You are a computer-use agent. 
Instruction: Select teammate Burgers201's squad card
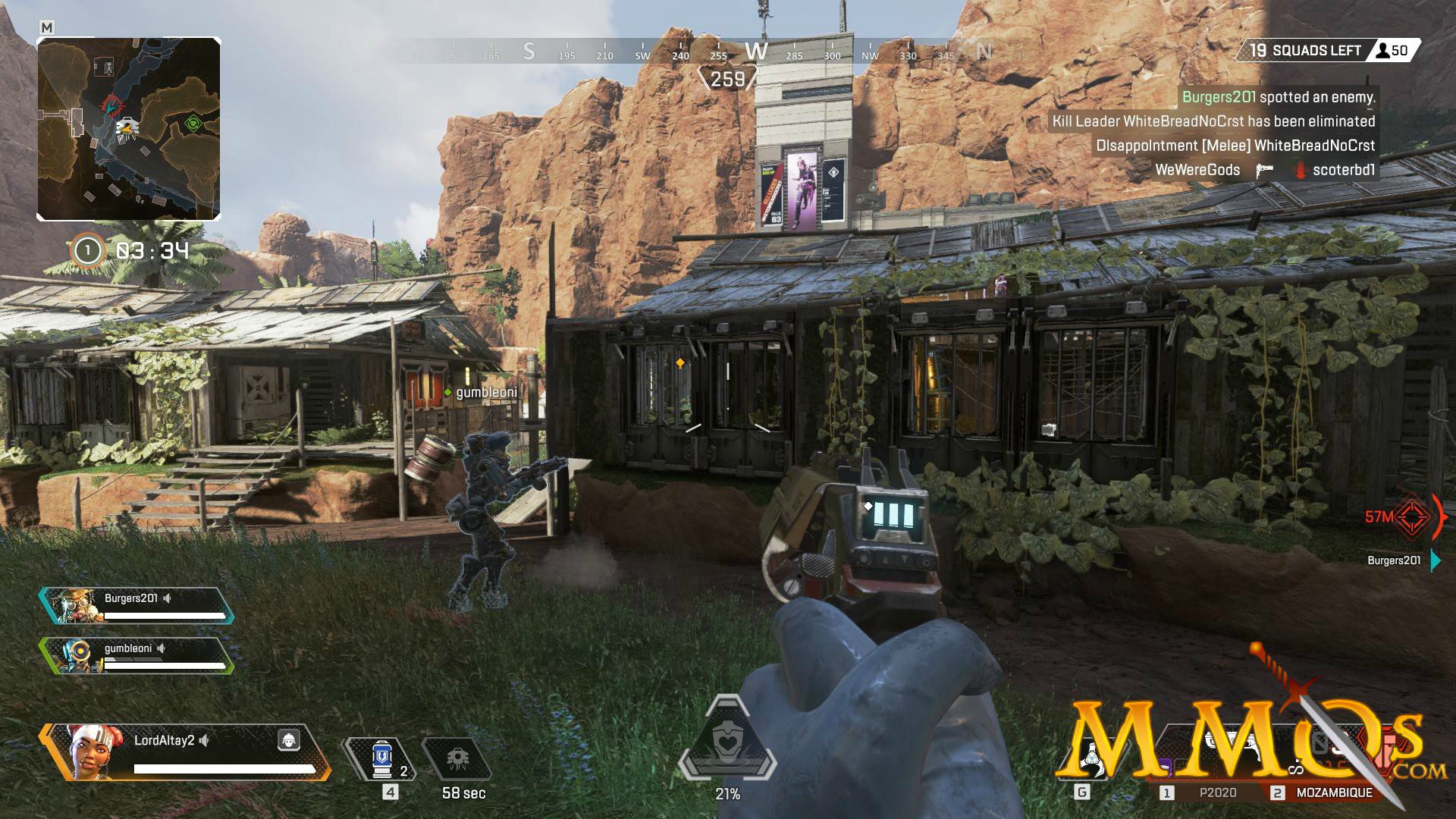coord(136,606)
